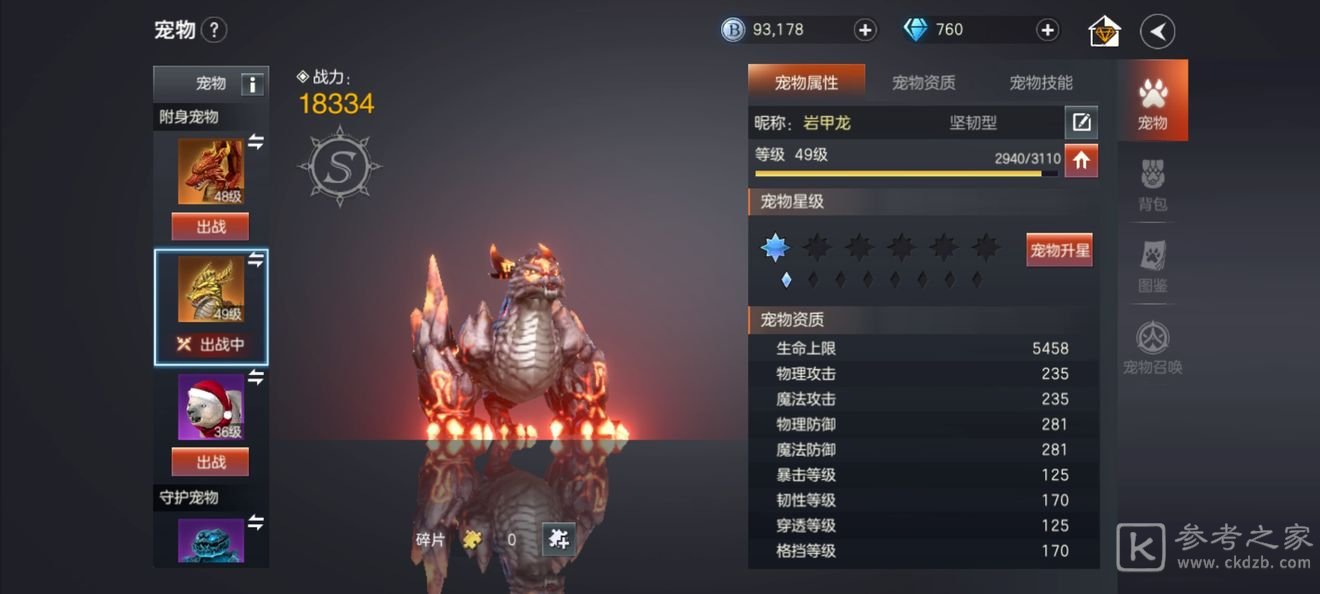Open the pet help question mark

tap(214, 30)
